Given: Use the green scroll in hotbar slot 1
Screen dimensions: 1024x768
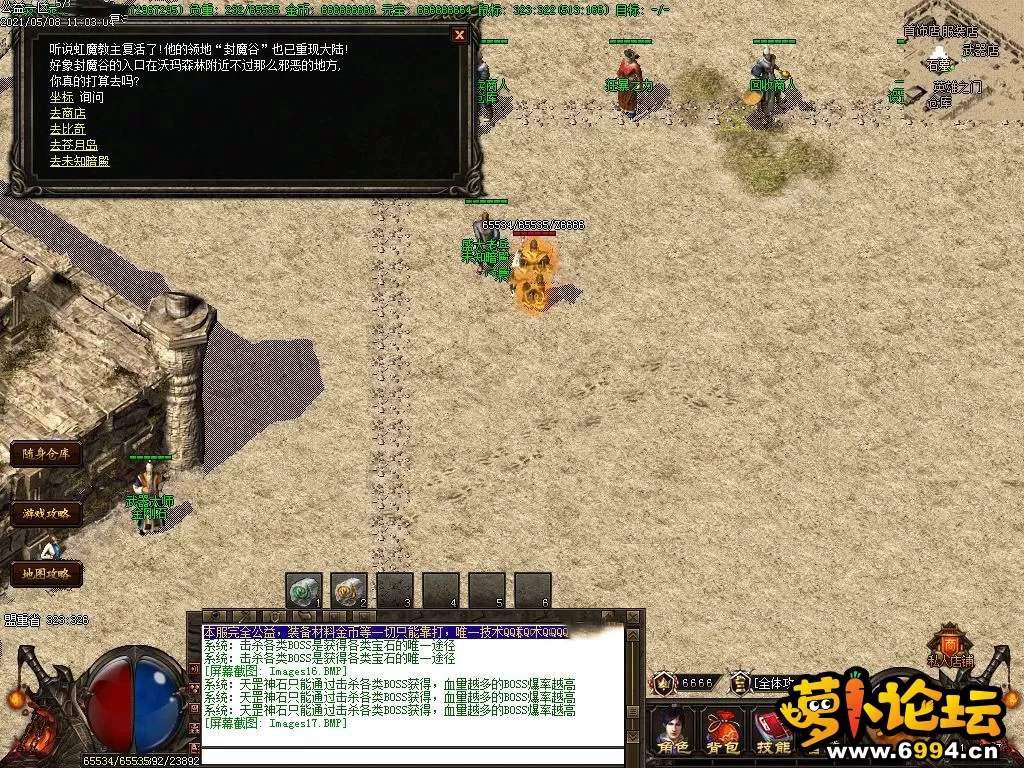Looking at the screenshot, I should click(x=303, y=591).
